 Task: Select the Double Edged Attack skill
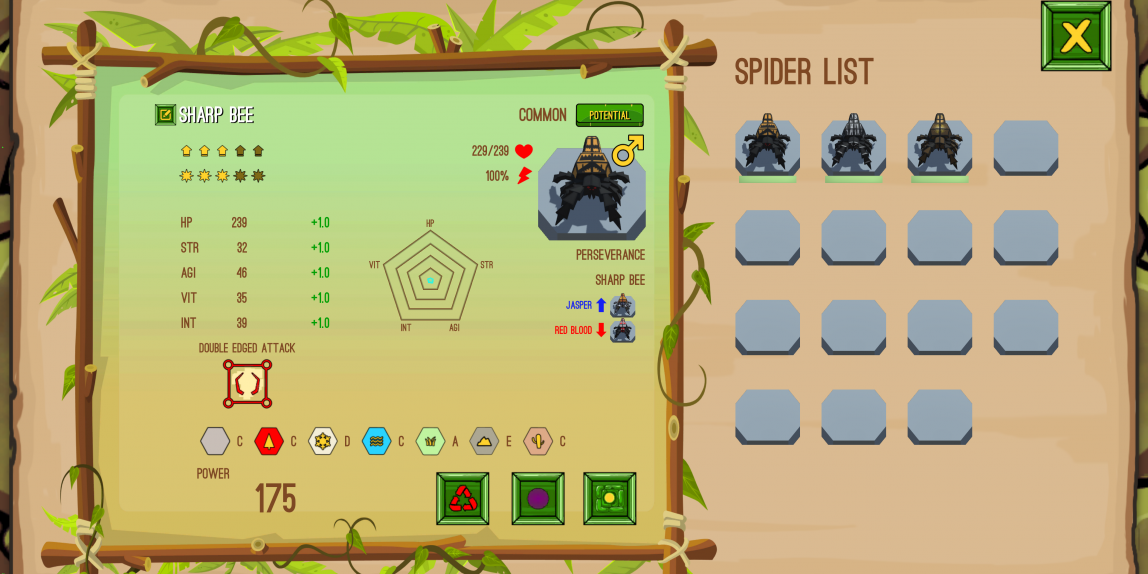[247, 384]
